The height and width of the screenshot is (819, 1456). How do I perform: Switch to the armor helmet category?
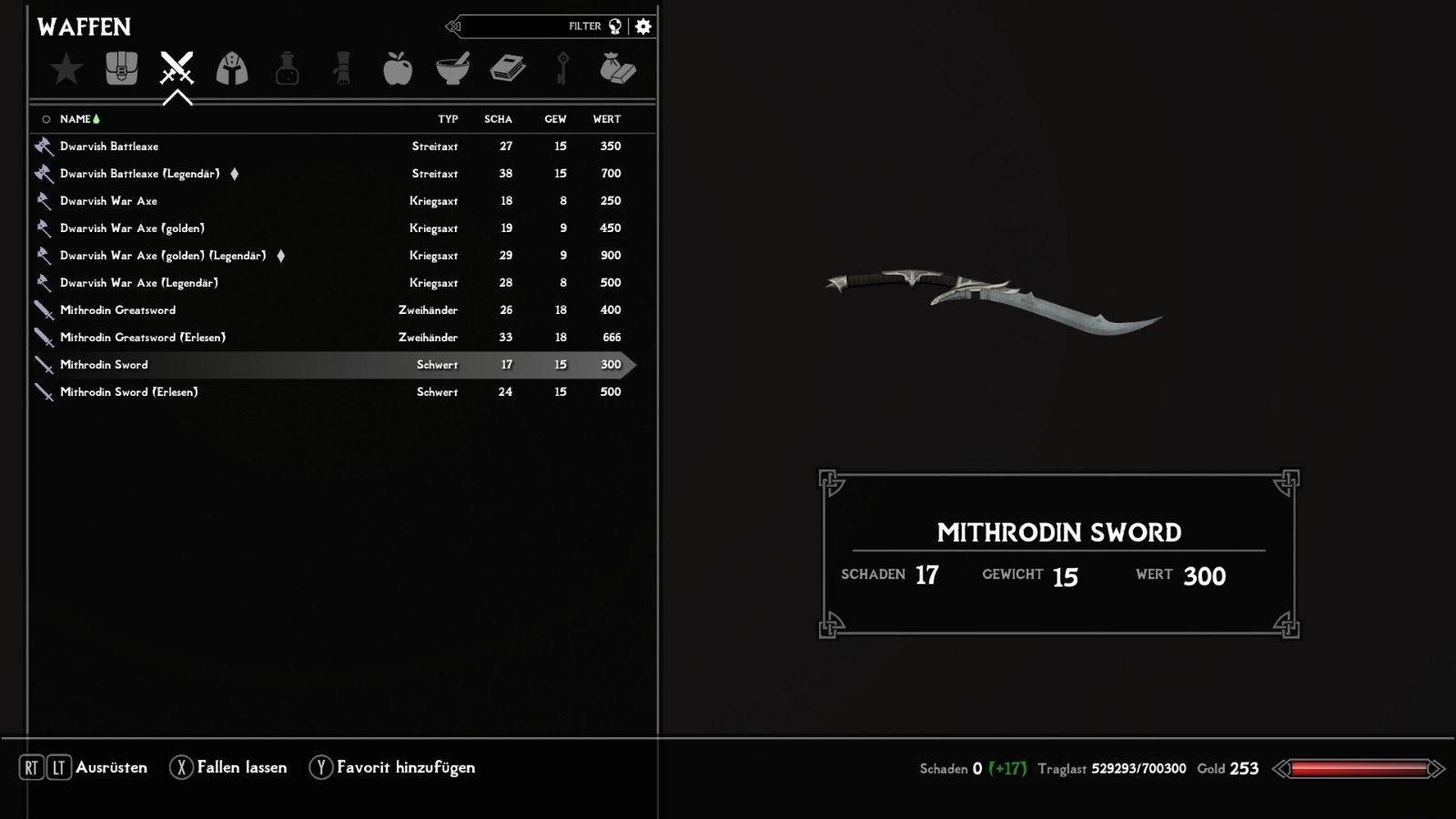[x=232, y=69]
